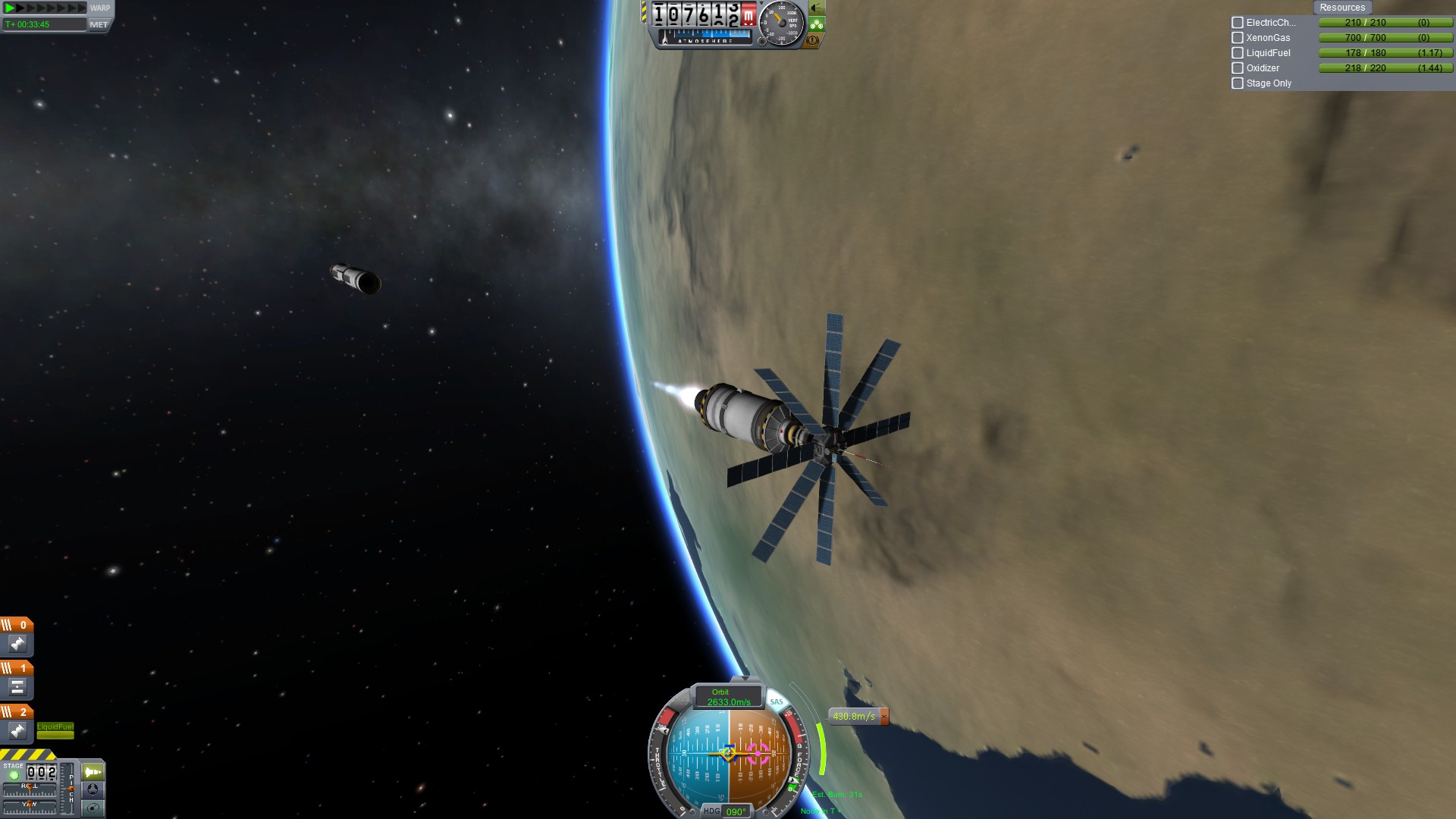Toggle the RCS indicator on the navball
This screenshot has height=819, width=1456.
click(680, 702)
